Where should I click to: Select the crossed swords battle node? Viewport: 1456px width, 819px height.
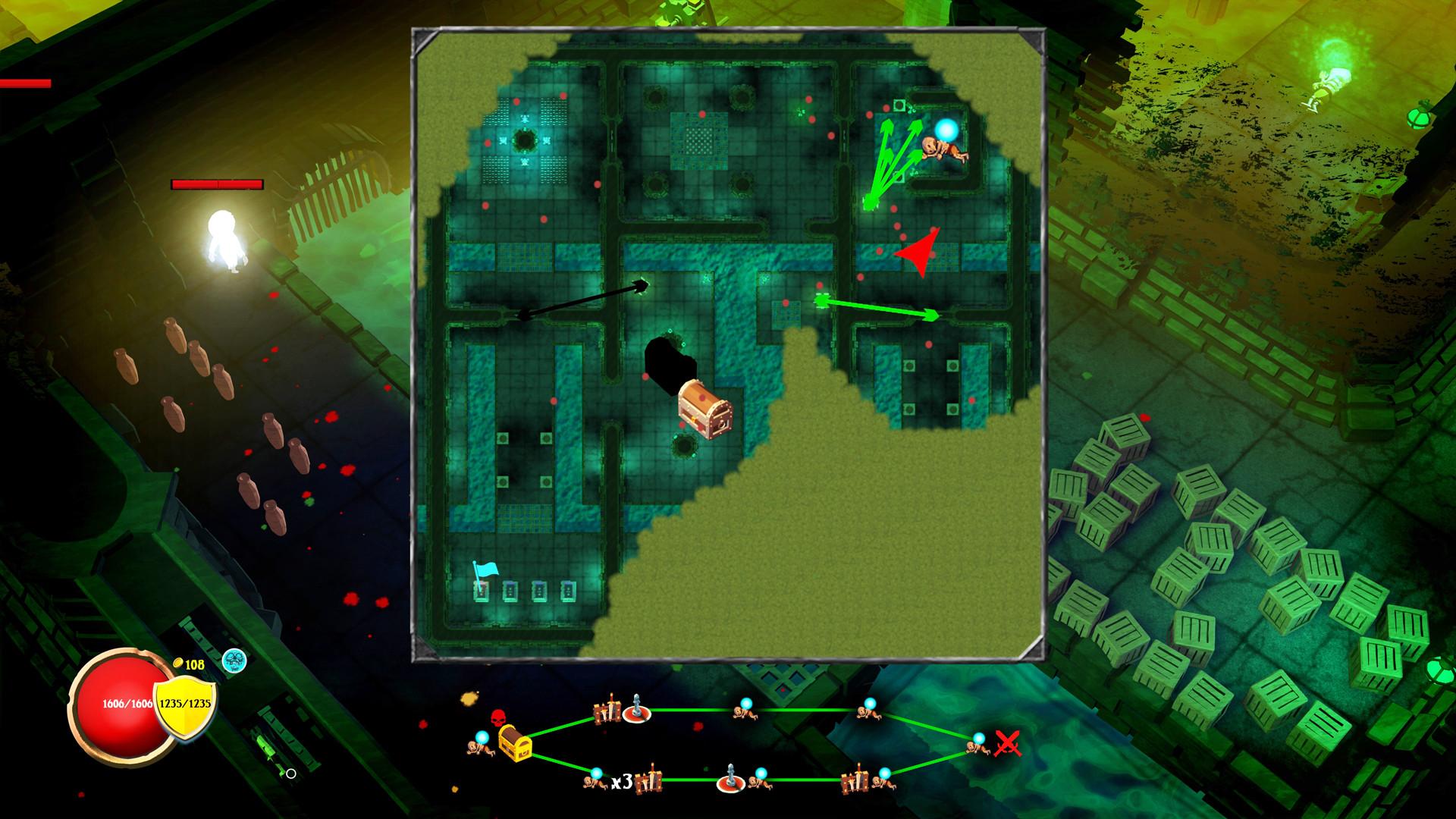pos(1009,745)
